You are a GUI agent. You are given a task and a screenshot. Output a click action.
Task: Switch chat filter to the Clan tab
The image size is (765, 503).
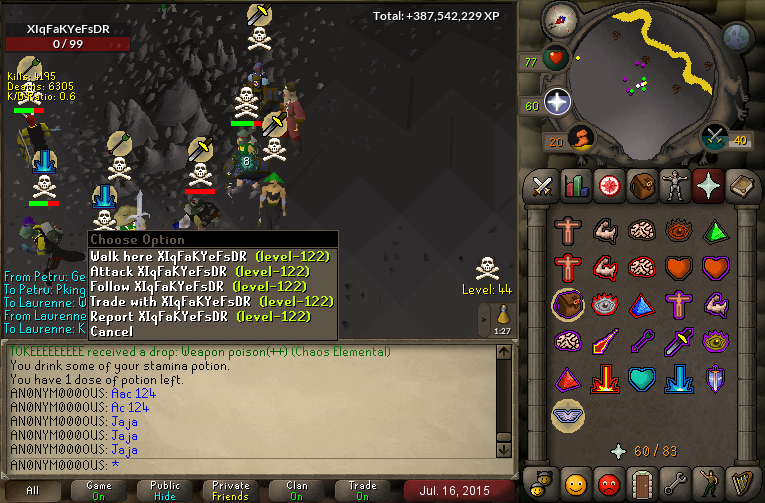click(x=297, y=490)
